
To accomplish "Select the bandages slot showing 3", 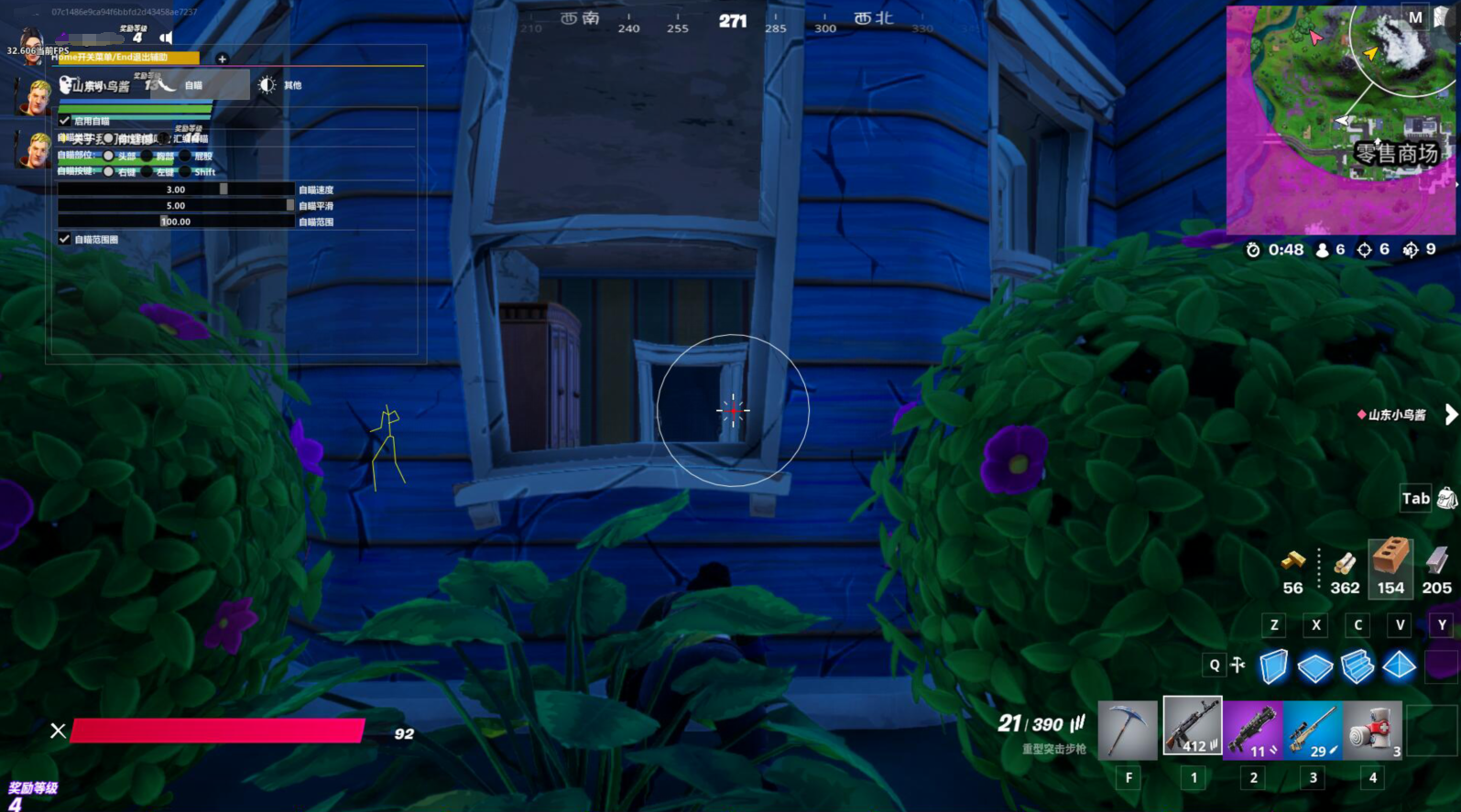I will [x=1372, y=730].
